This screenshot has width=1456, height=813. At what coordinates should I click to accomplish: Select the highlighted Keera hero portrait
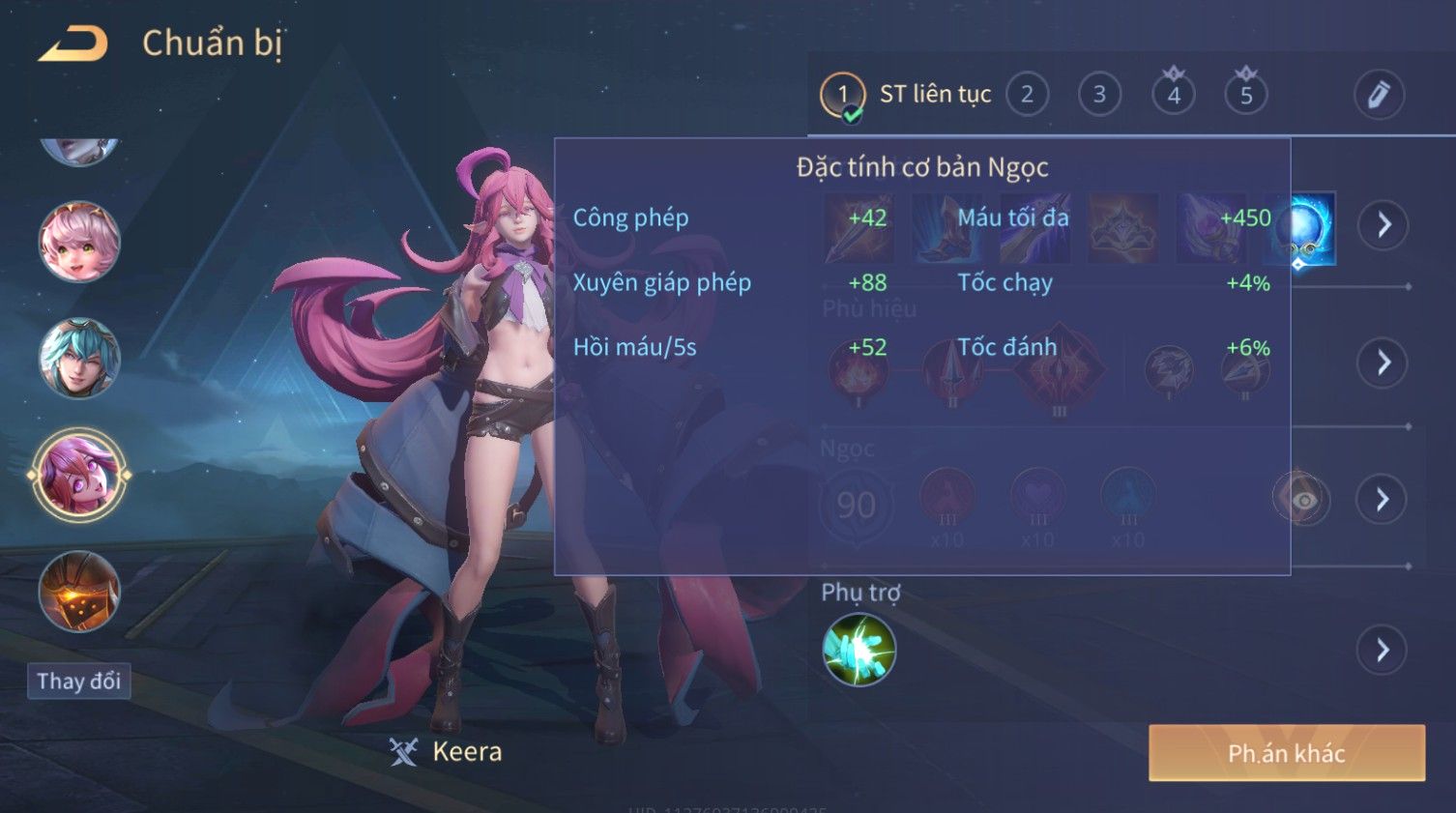(79, 476)
